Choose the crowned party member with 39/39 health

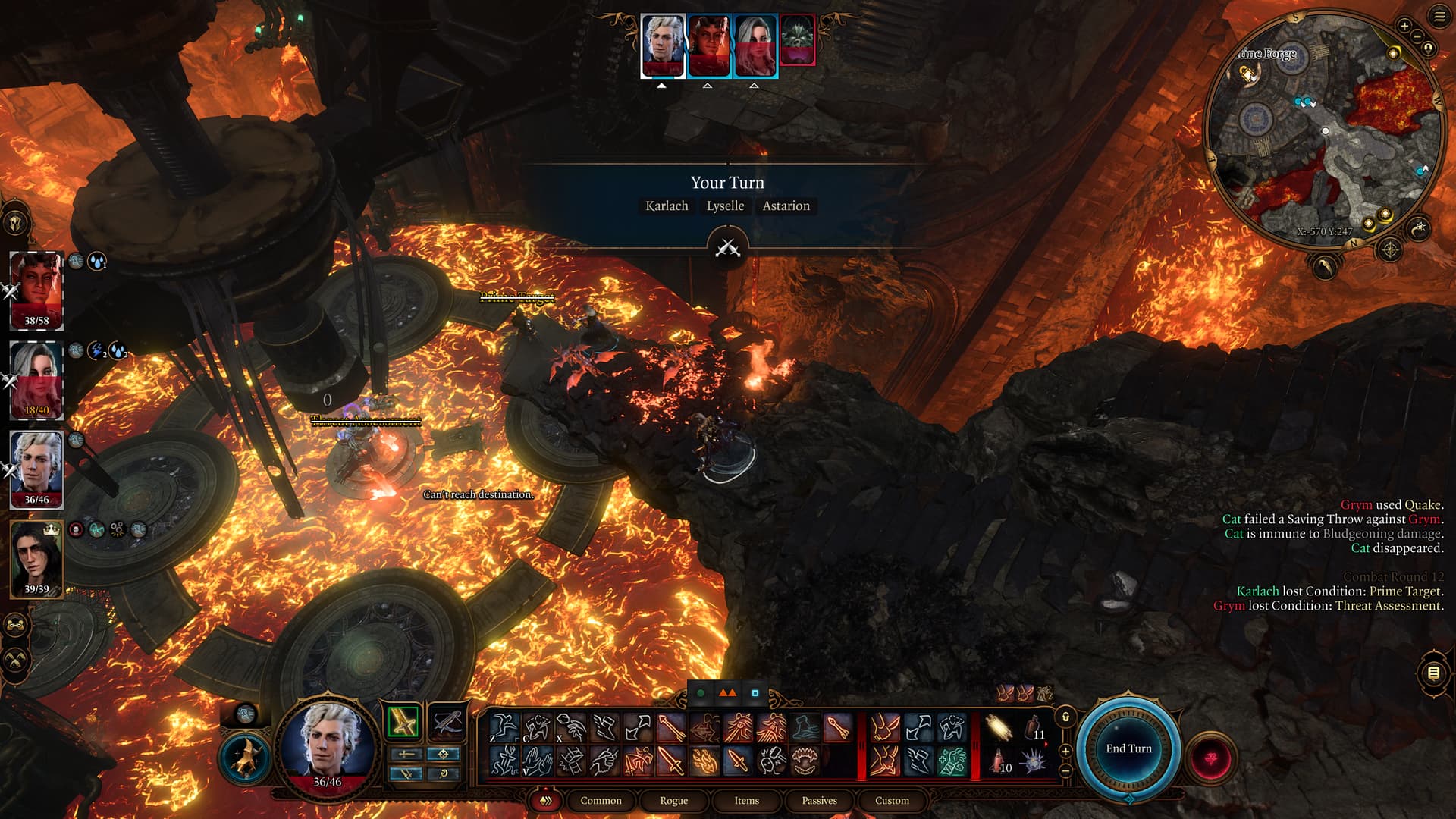36,559
